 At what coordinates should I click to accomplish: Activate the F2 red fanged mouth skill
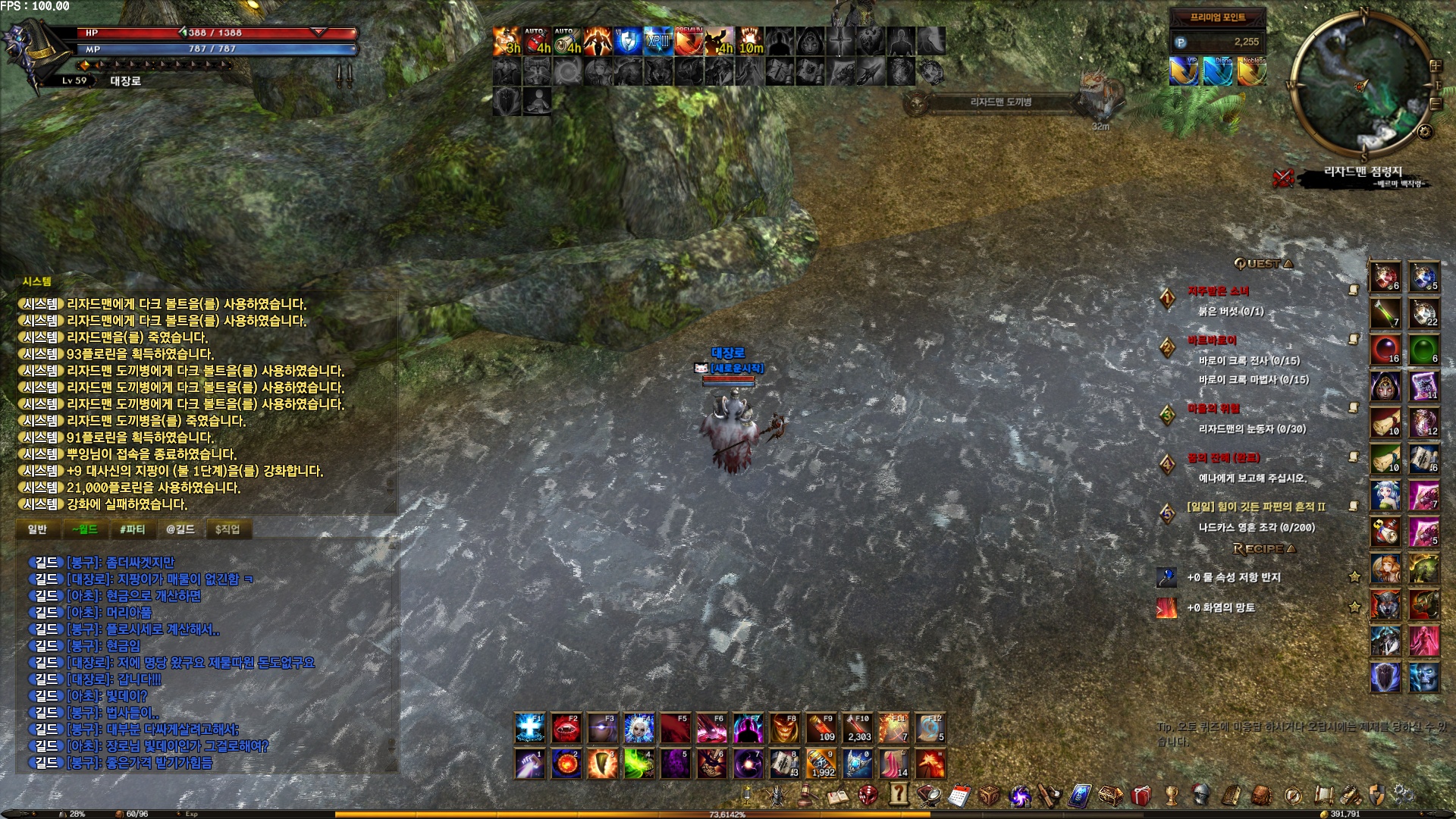tap(566, 728)
